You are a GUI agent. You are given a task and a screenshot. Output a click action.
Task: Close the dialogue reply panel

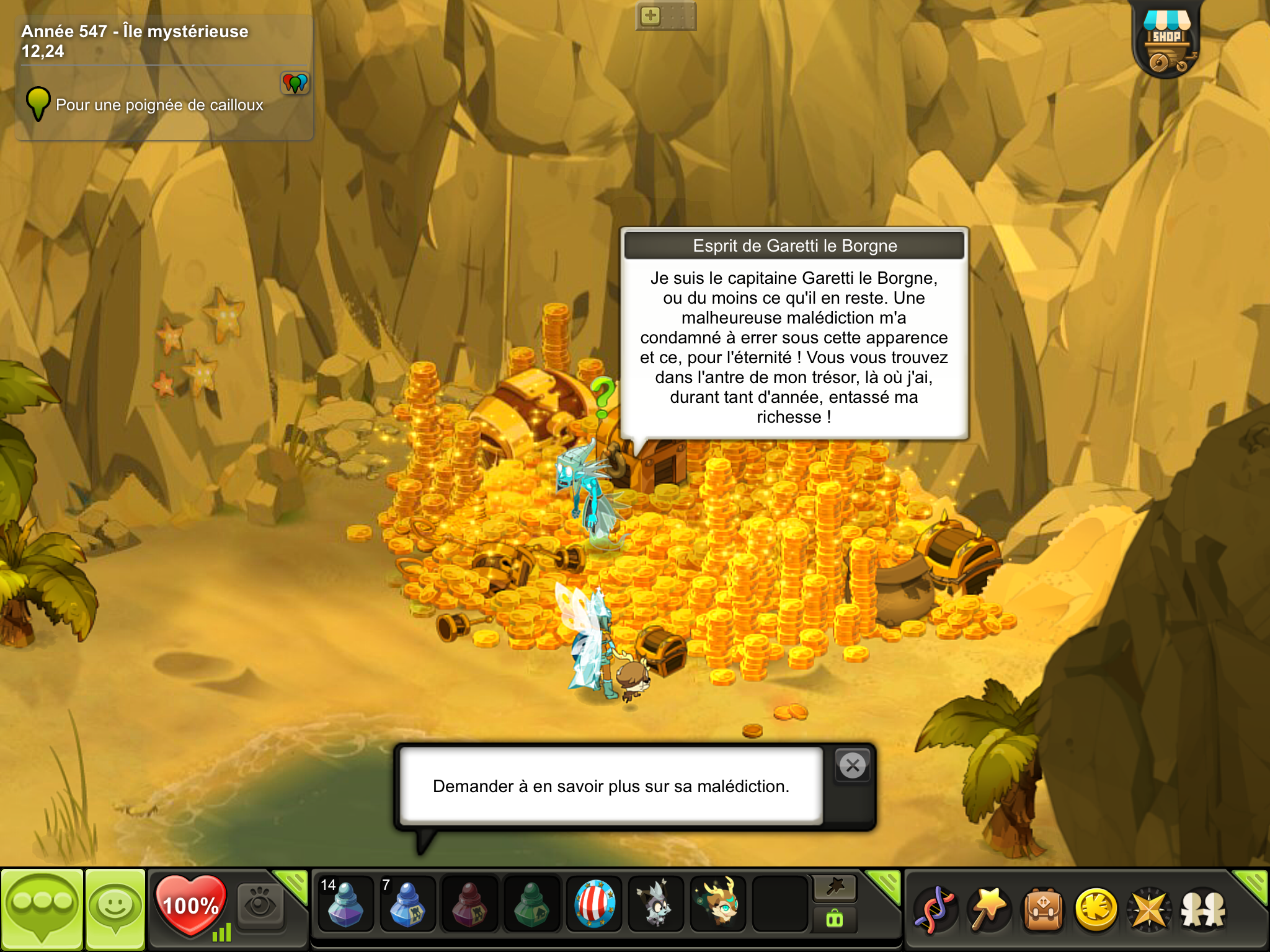point(853,765)
